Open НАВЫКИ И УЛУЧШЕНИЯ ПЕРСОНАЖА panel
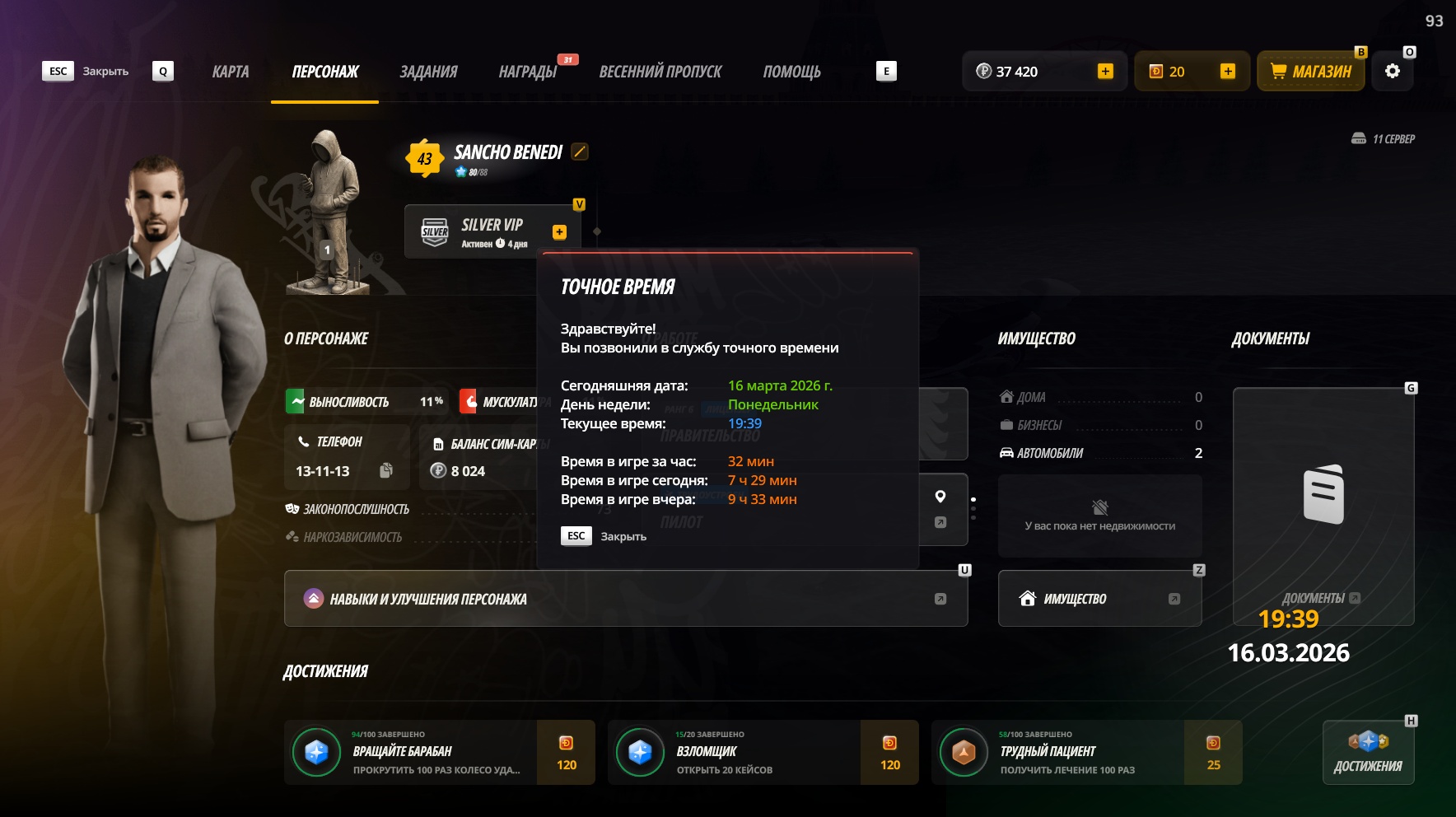This screenshot has width=1456, height=817. [625, 599]
